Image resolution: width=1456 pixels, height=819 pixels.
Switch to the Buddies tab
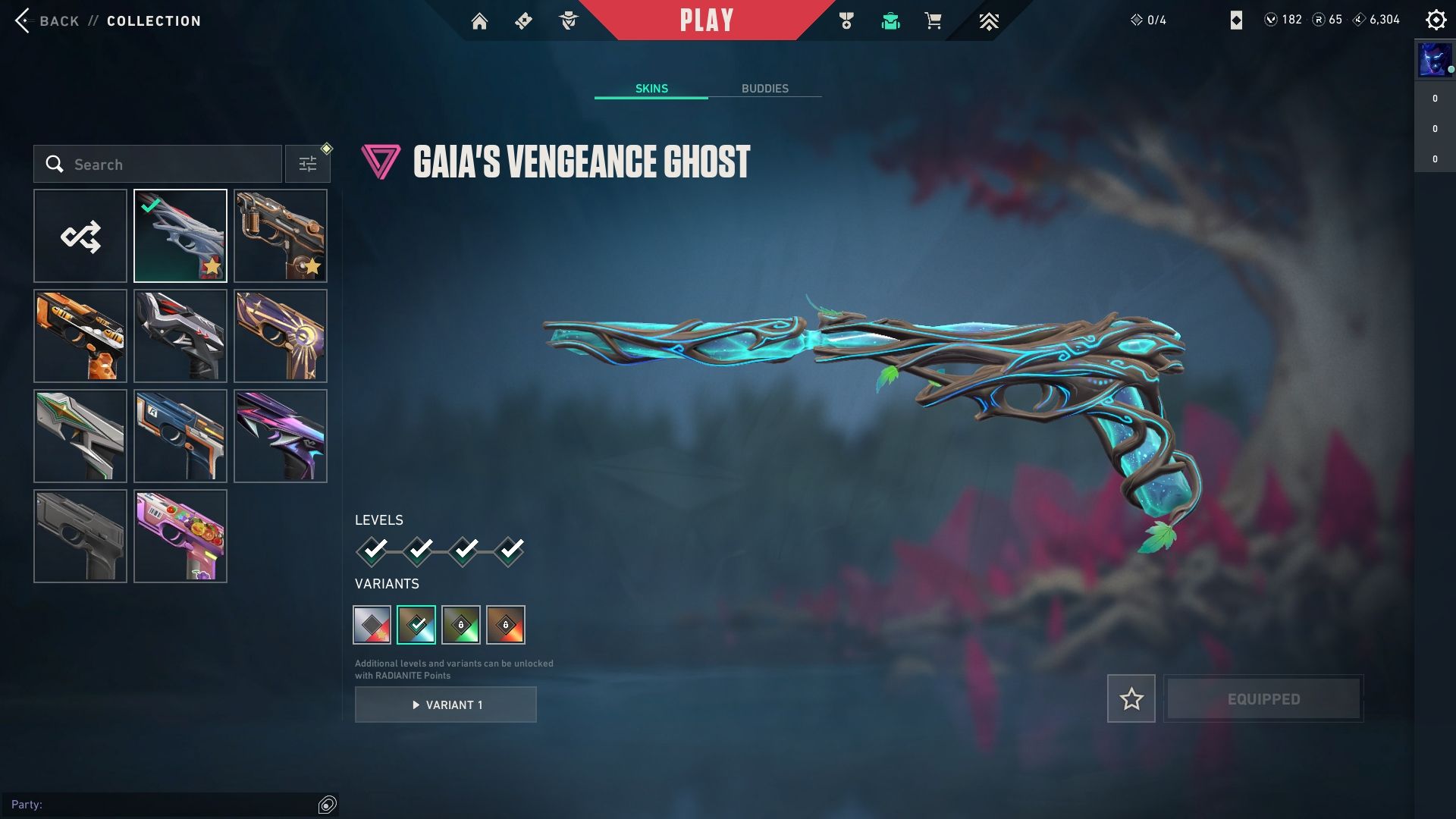764,89
